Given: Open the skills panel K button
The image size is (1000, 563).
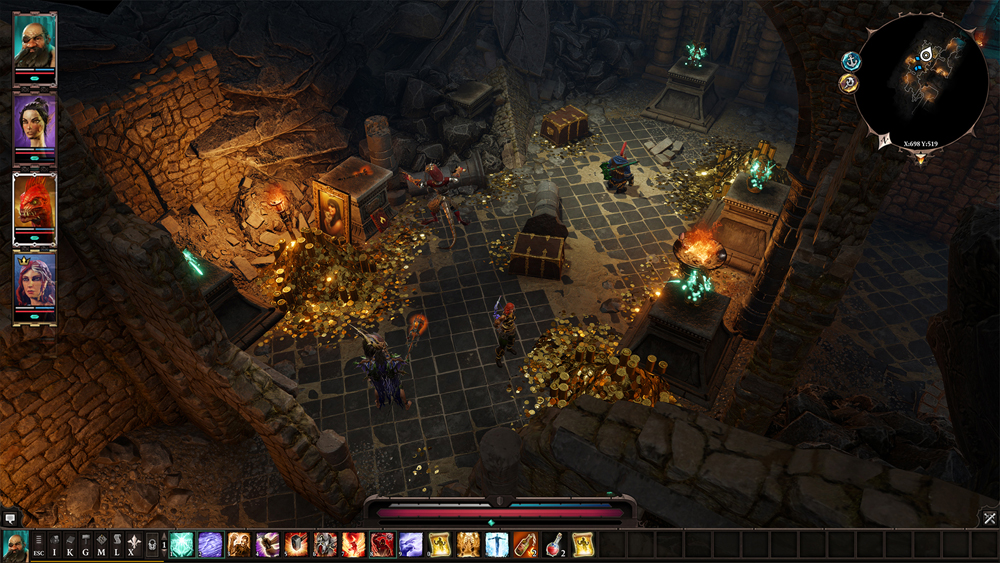Looking at the screenshot, I should (71, 545).
